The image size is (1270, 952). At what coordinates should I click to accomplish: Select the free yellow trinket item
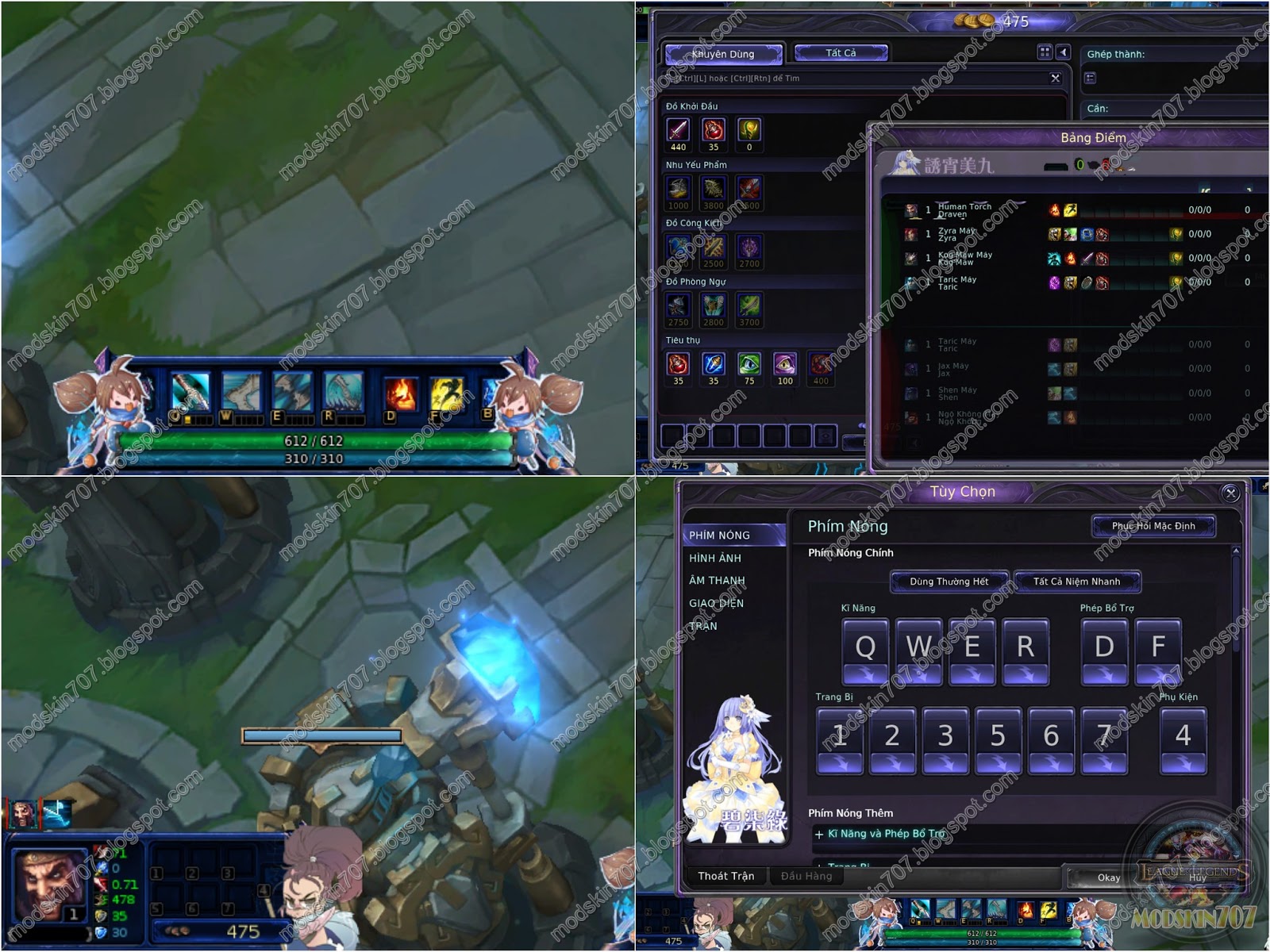tap(750, 131)
